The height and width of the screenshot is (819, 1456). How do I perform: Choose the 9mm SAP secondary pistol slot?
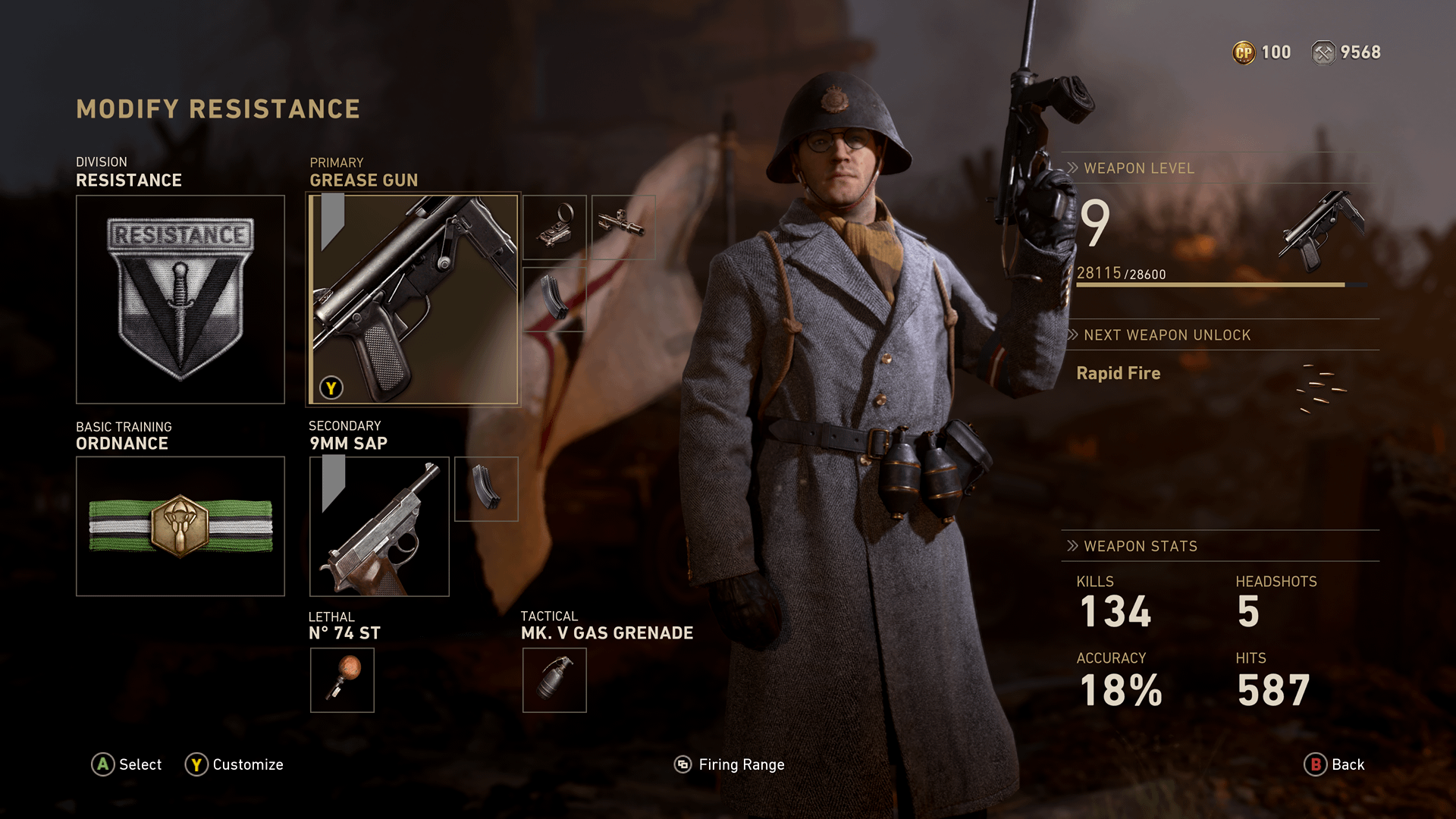tap(379, 526)
